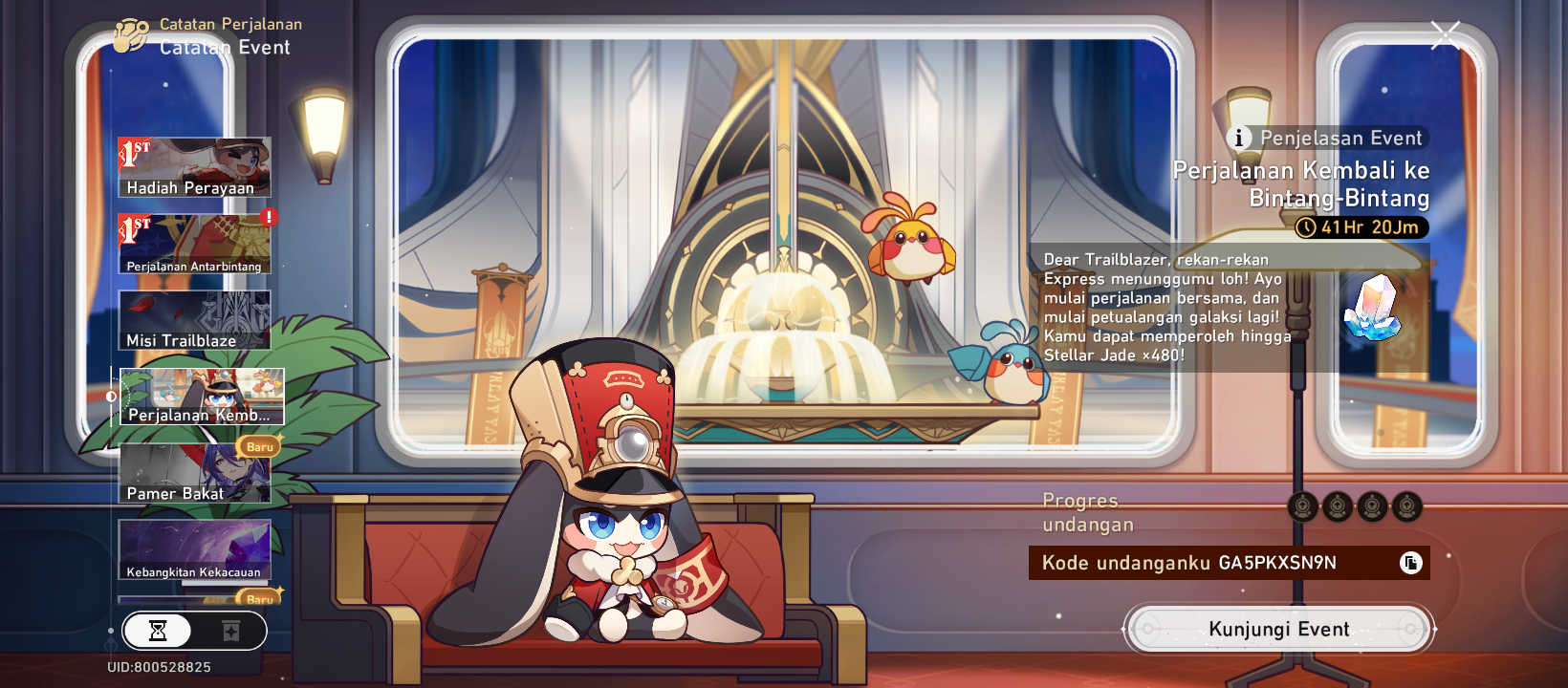Select the first Trailblazer medallion in Progres undangan
Image resolution: width=1568 pixels, height=688 pixels.
(x=1302, y=506)
